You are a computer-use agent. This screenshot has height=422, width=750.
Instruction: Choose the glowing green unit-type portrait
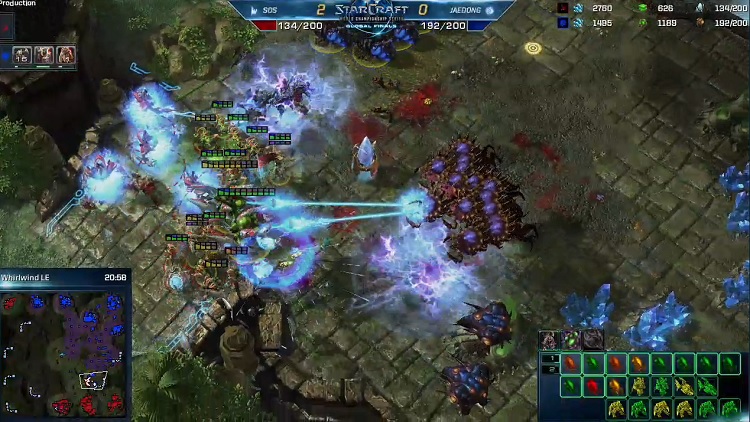(572, 340)
